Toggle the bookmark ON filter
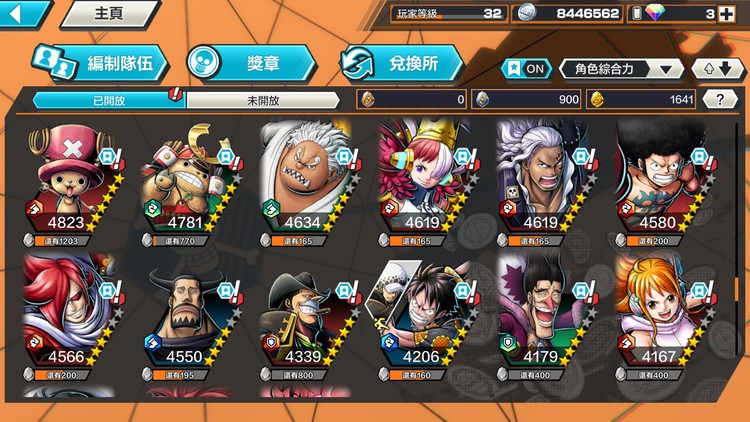 (x=527, y=69)
